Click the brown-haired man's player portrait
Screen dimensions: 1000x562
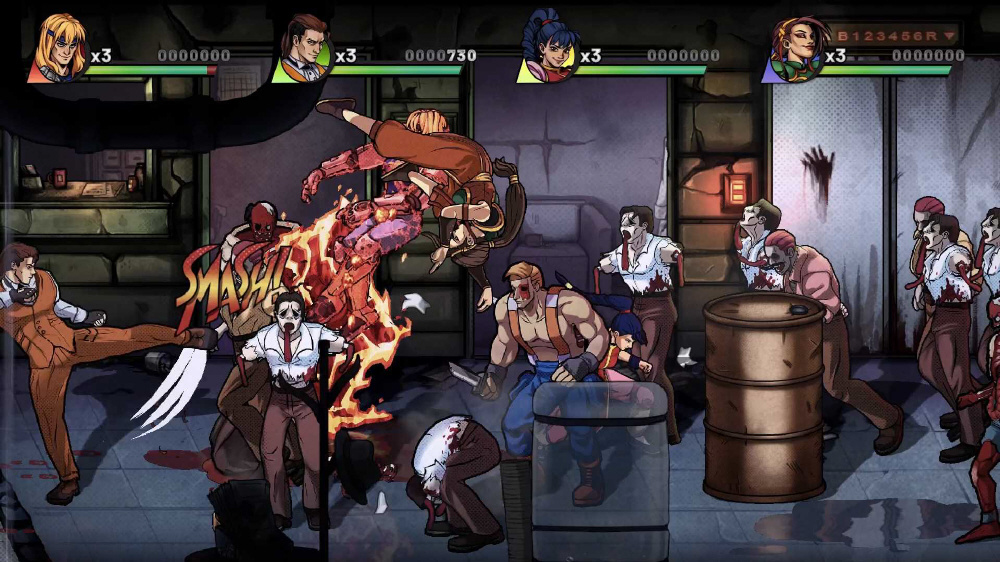pyautogui.click(x=303, y=48)
